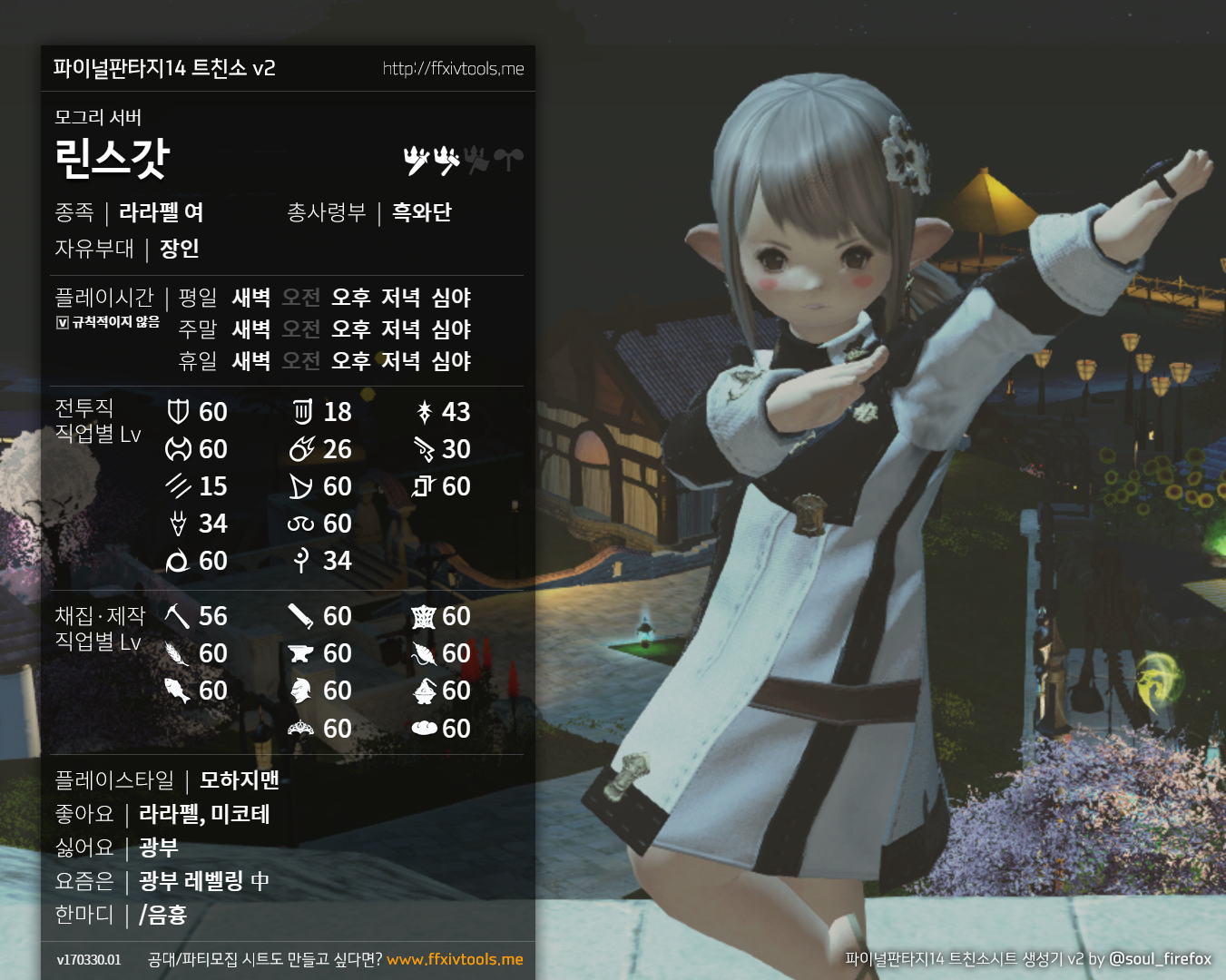Open the http://ffxivtools.me header link
The height and width of the screenshot is (980, 1226).
(x=453, y=69)
